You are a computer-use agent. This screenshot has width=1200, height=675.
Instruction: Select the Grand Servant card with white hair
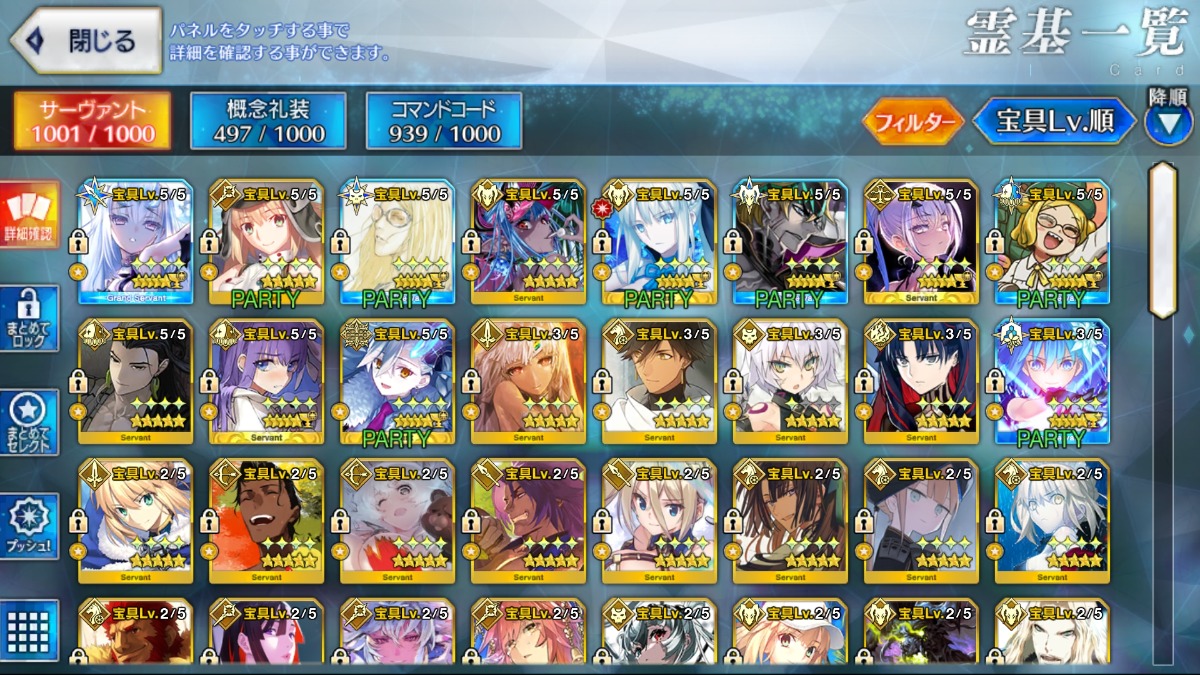pyautogui.click(x=135, y=242)
